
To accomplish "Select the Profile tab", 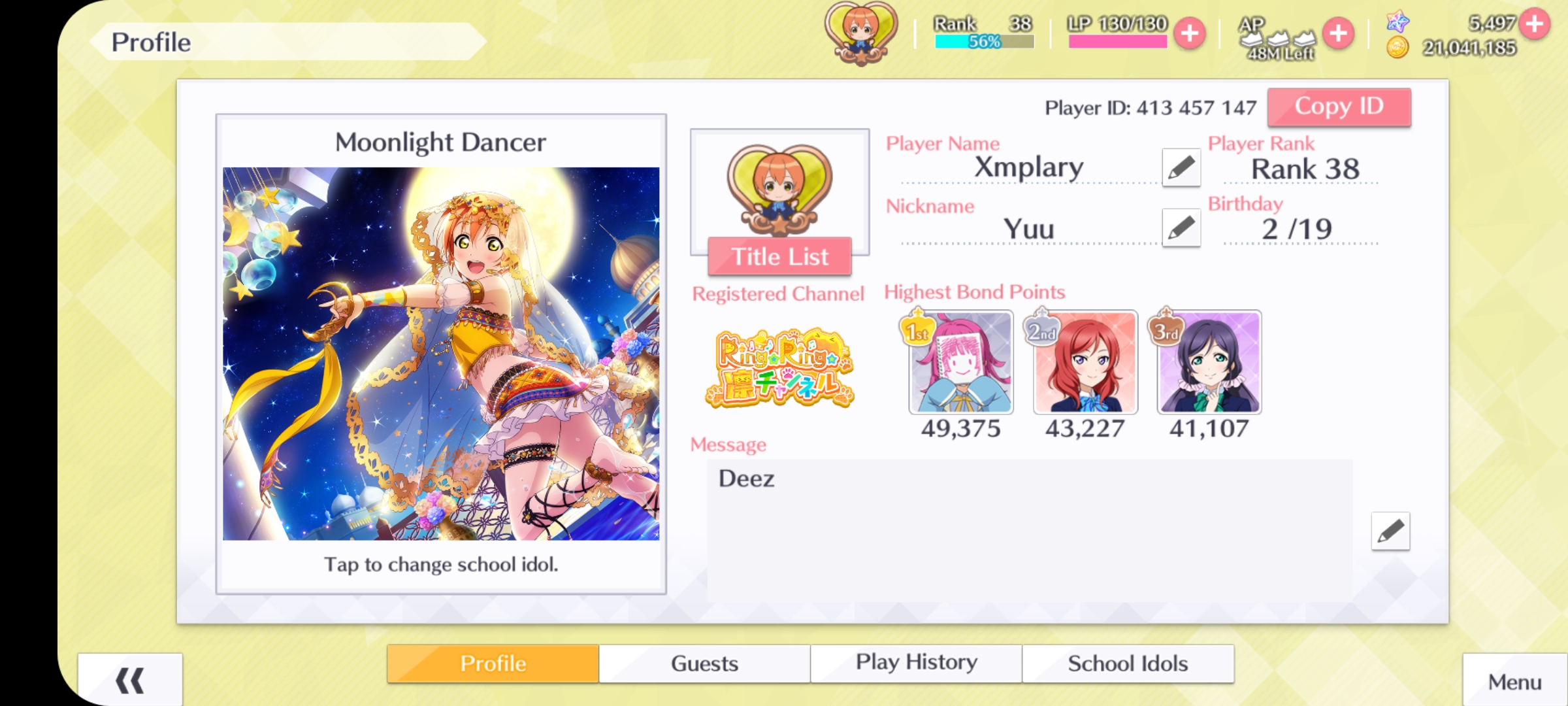I will pyautogui.click(x=493, y=664).
